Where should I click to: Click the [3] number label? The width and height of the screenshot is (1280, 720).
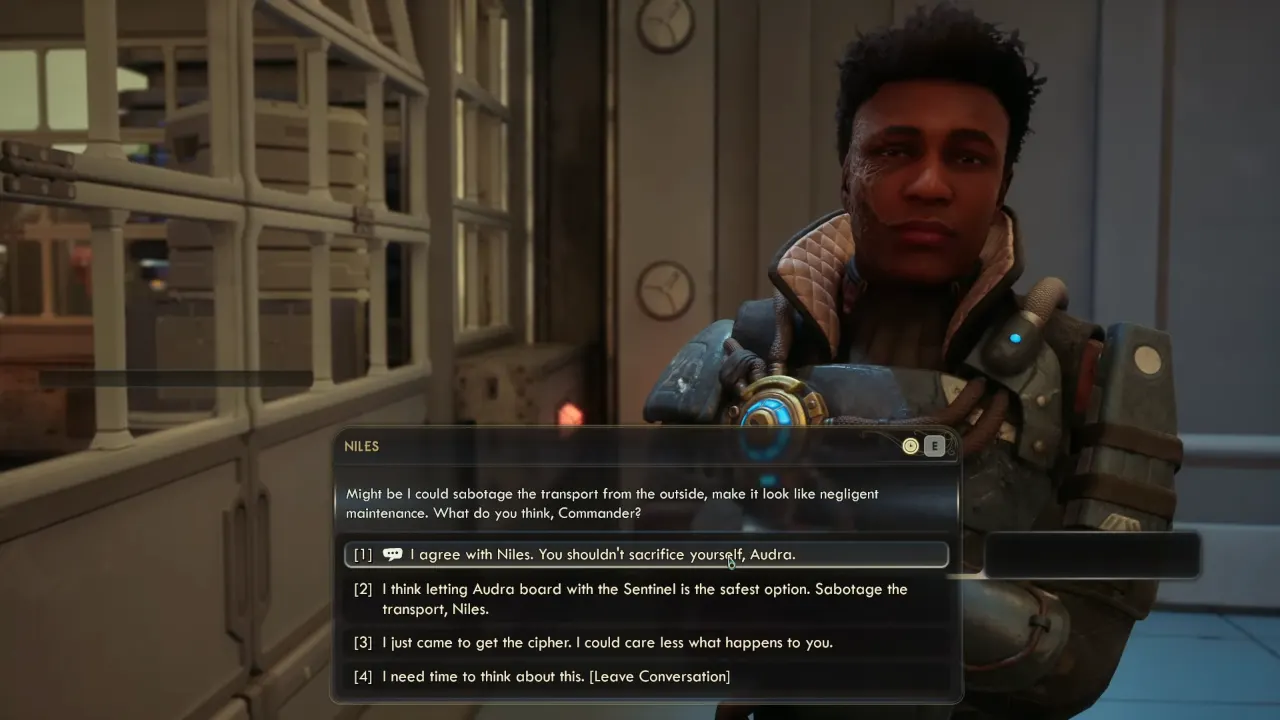pyautogui.click(x=362, y=642)
